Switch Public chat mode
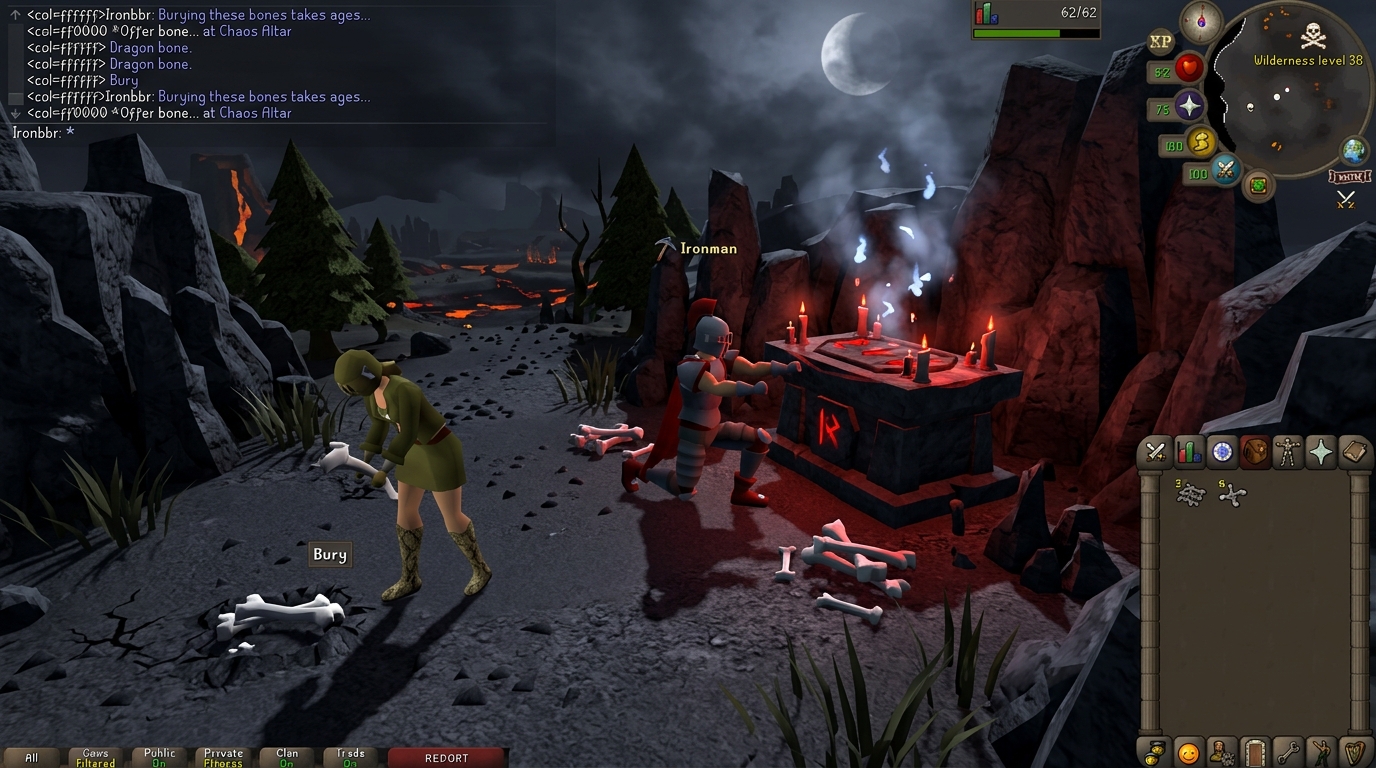 tap(157, 757)
